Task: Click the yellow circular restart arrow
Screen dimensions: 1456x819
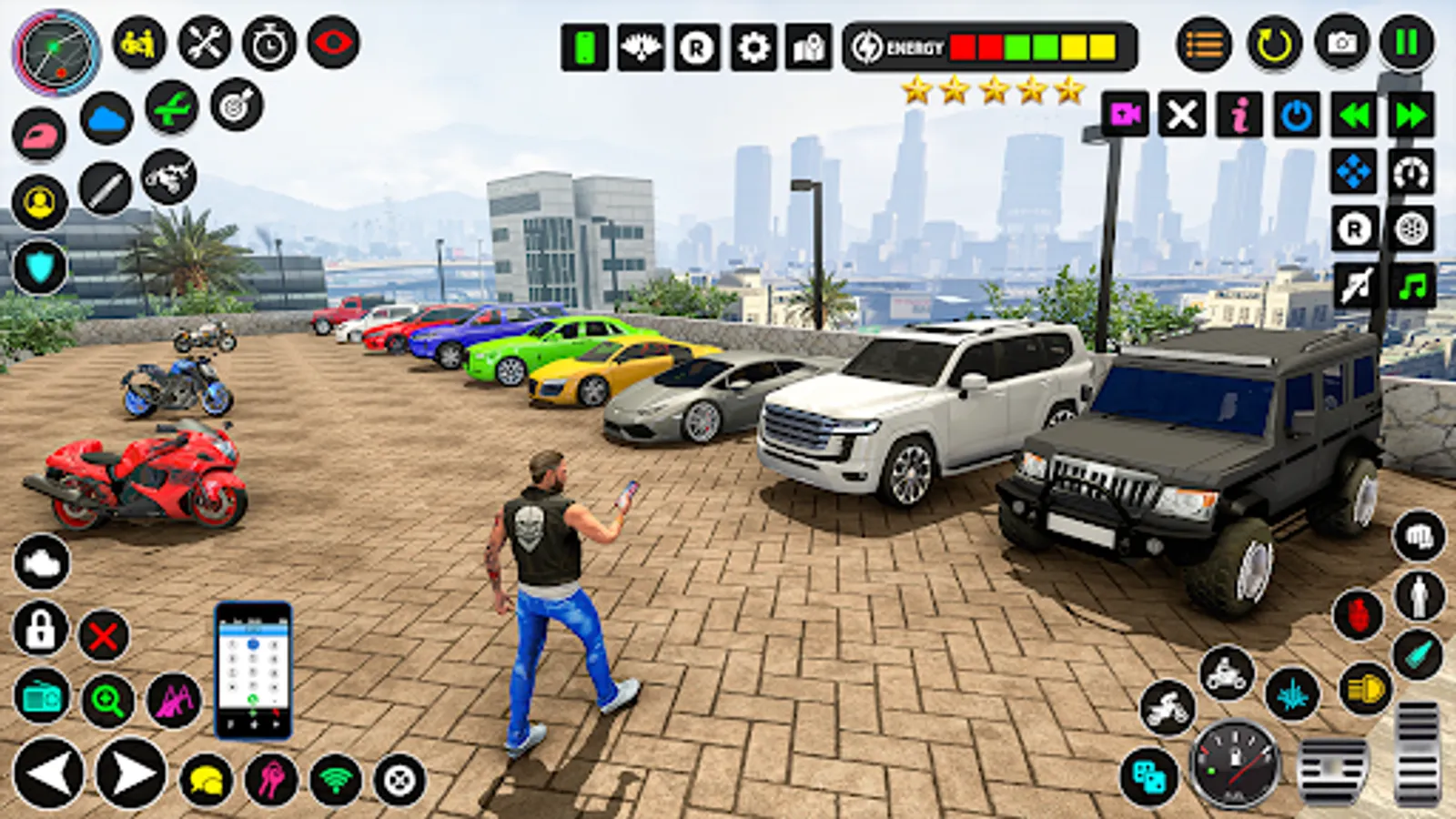Action: pyautogui.click(x=1273, y=44)
